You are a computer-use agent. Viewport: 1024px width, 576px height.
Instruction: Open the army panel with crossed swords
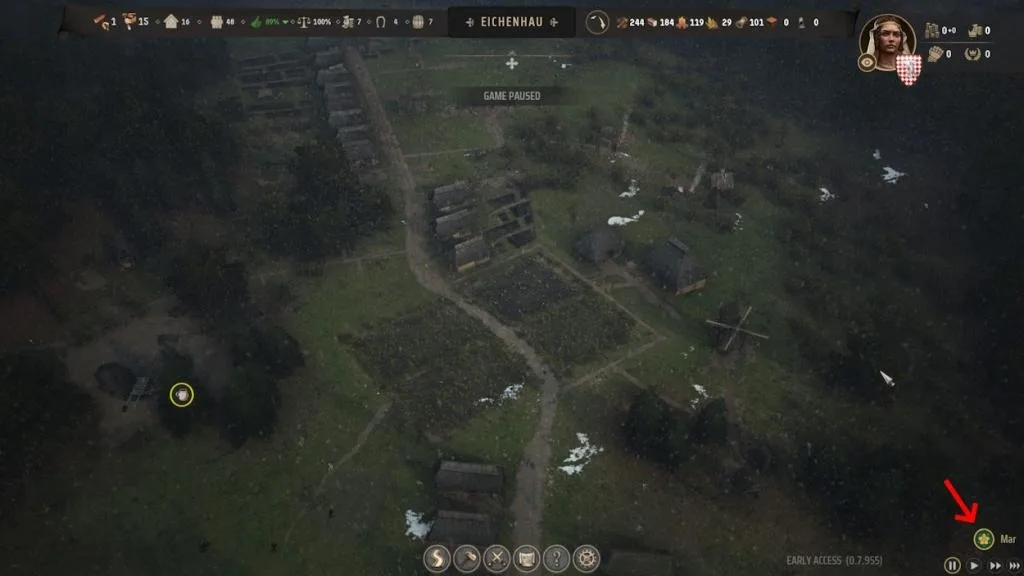click(497, 558)
